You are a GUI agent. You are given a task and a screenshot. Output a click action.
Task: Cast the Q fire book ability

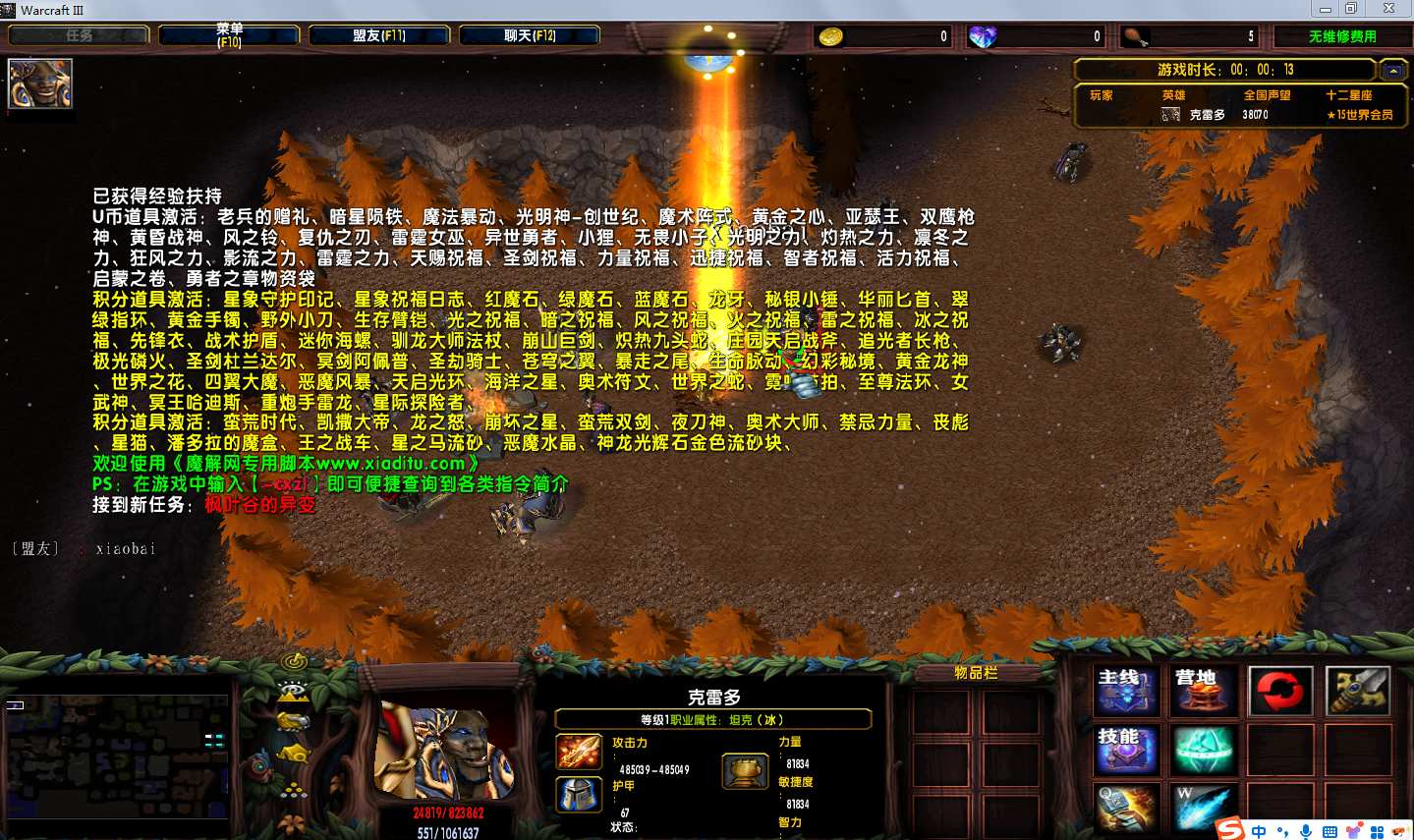1126,809
